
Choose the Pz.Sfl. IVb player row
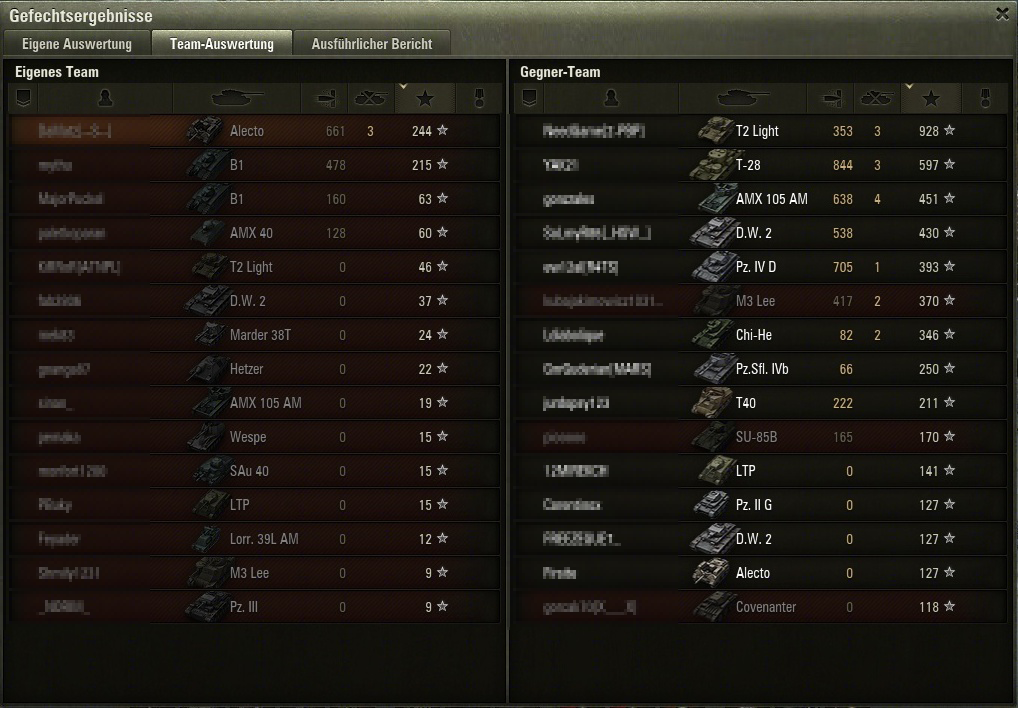(x=760, y=369)
